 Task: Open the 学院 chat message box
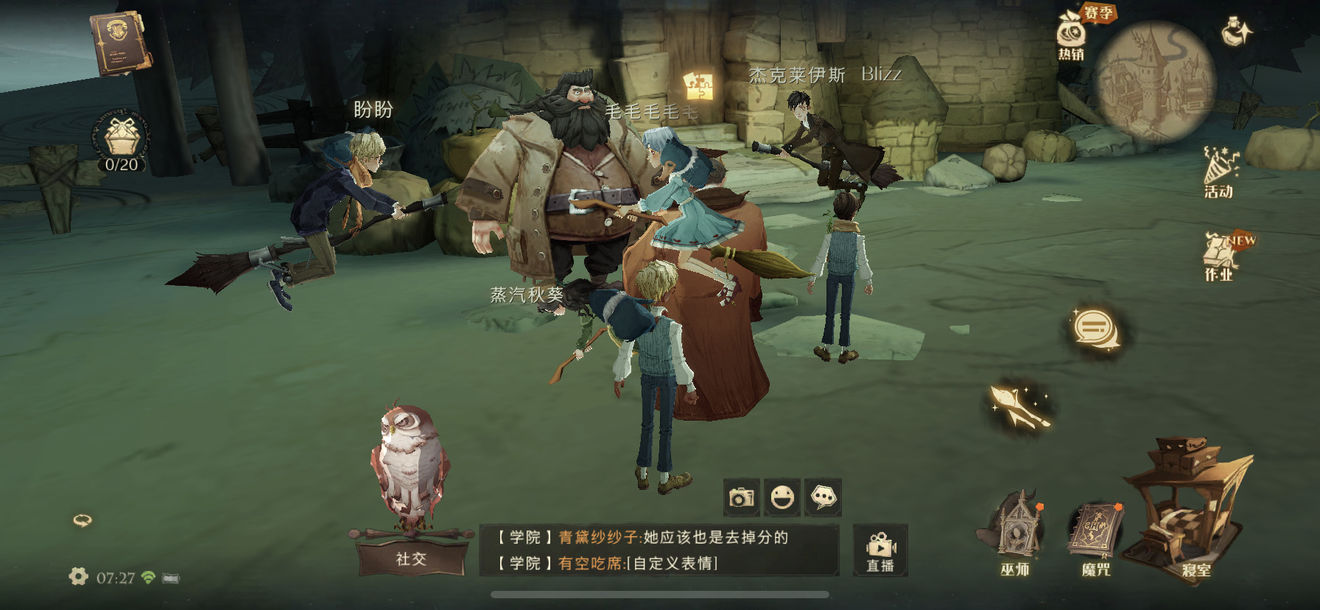(x=658, y=550)
